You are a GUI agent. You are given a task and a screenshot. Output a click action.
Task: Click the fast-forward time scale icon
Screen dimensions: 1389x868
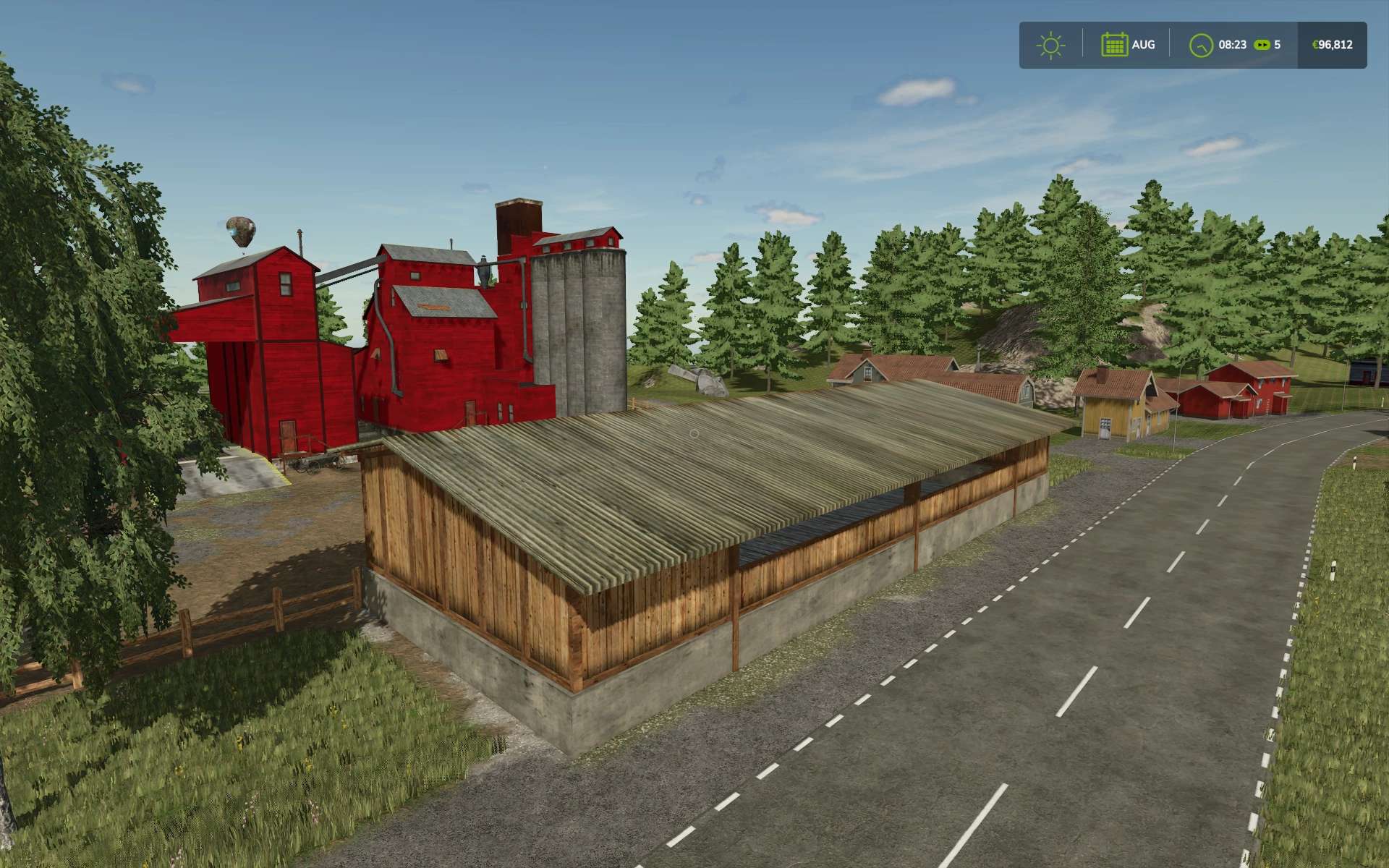(1262, 45)
